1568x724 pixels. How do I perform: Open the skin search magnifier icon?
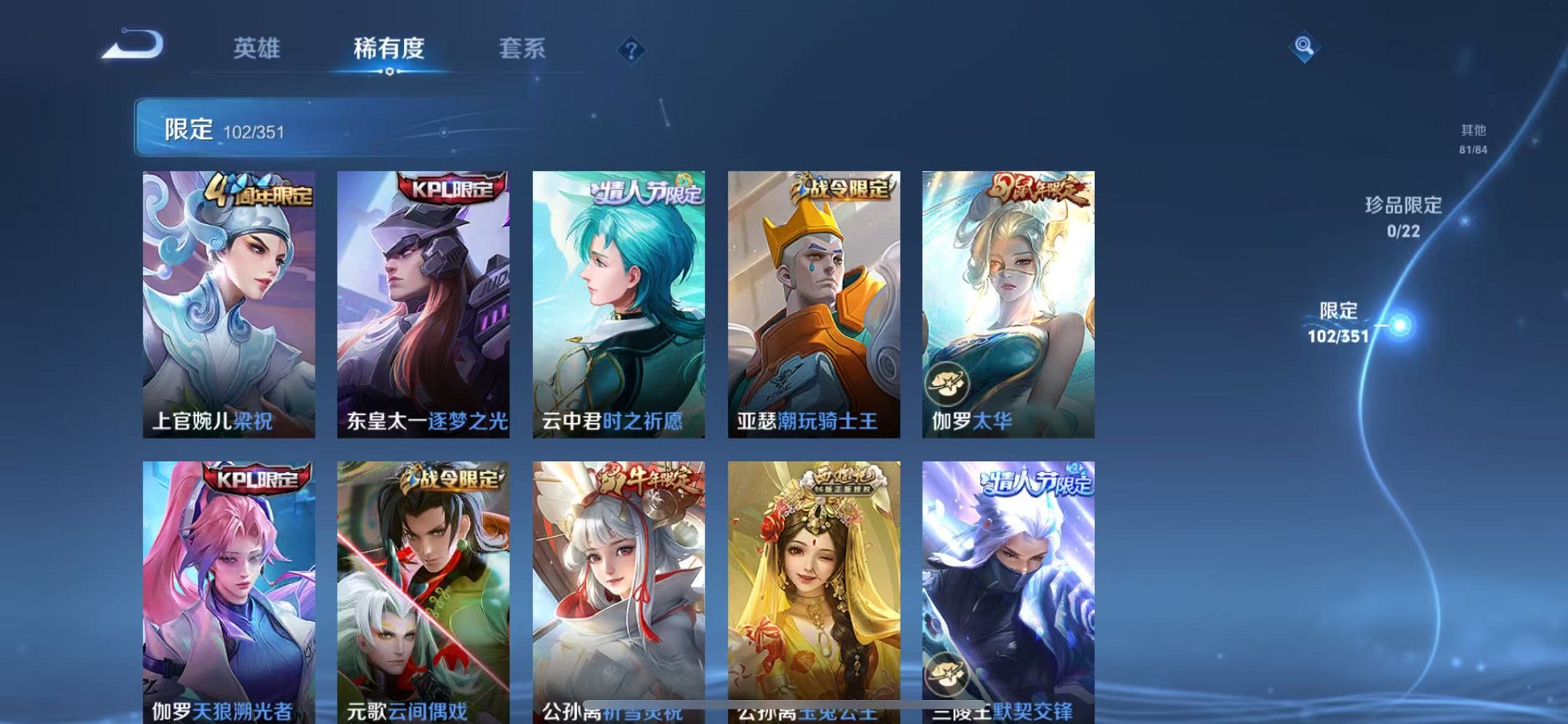(1304, 49)
